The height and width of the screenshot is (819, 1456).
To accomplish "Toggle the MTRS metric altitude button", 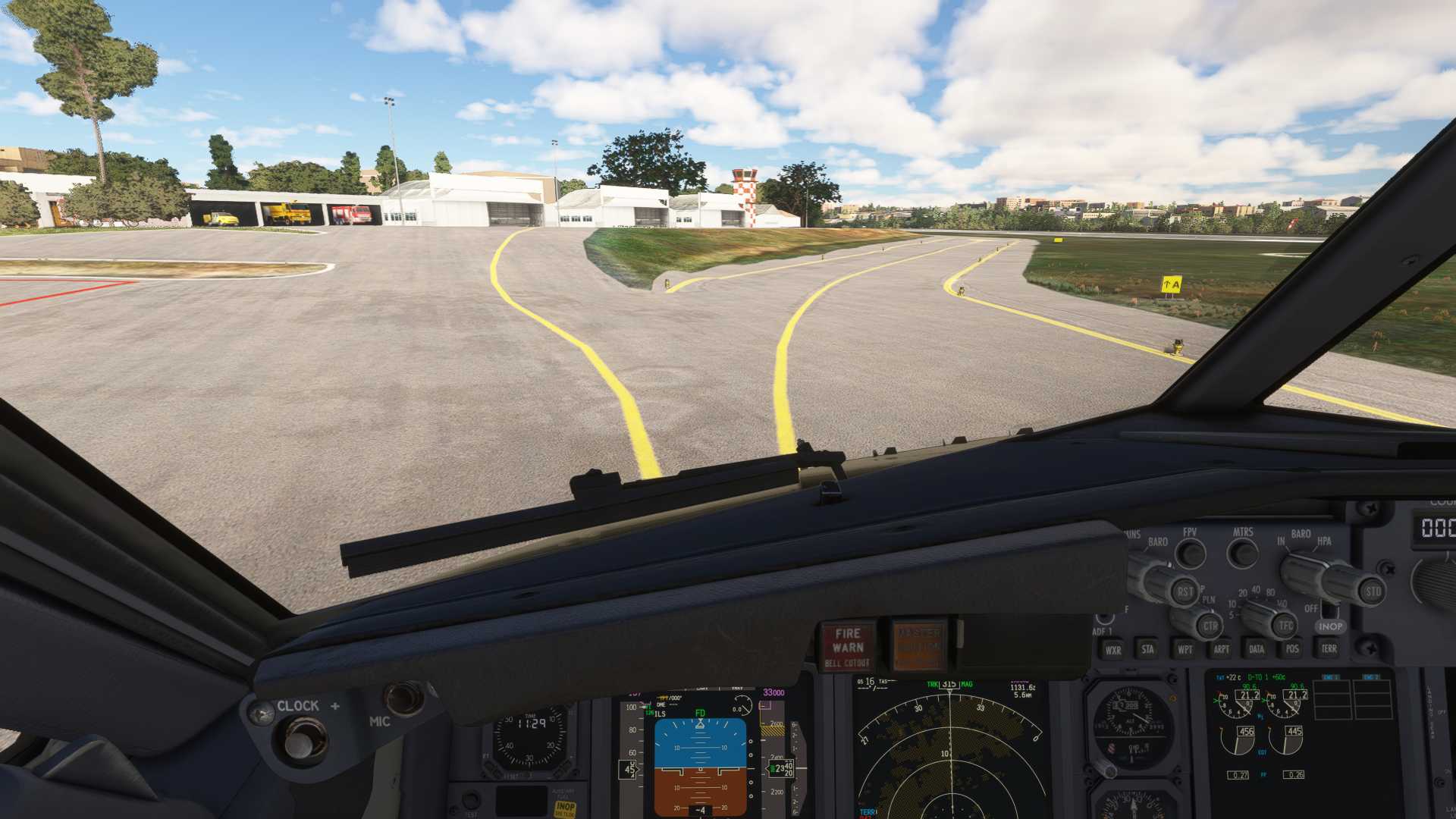I will point(1242,554).
